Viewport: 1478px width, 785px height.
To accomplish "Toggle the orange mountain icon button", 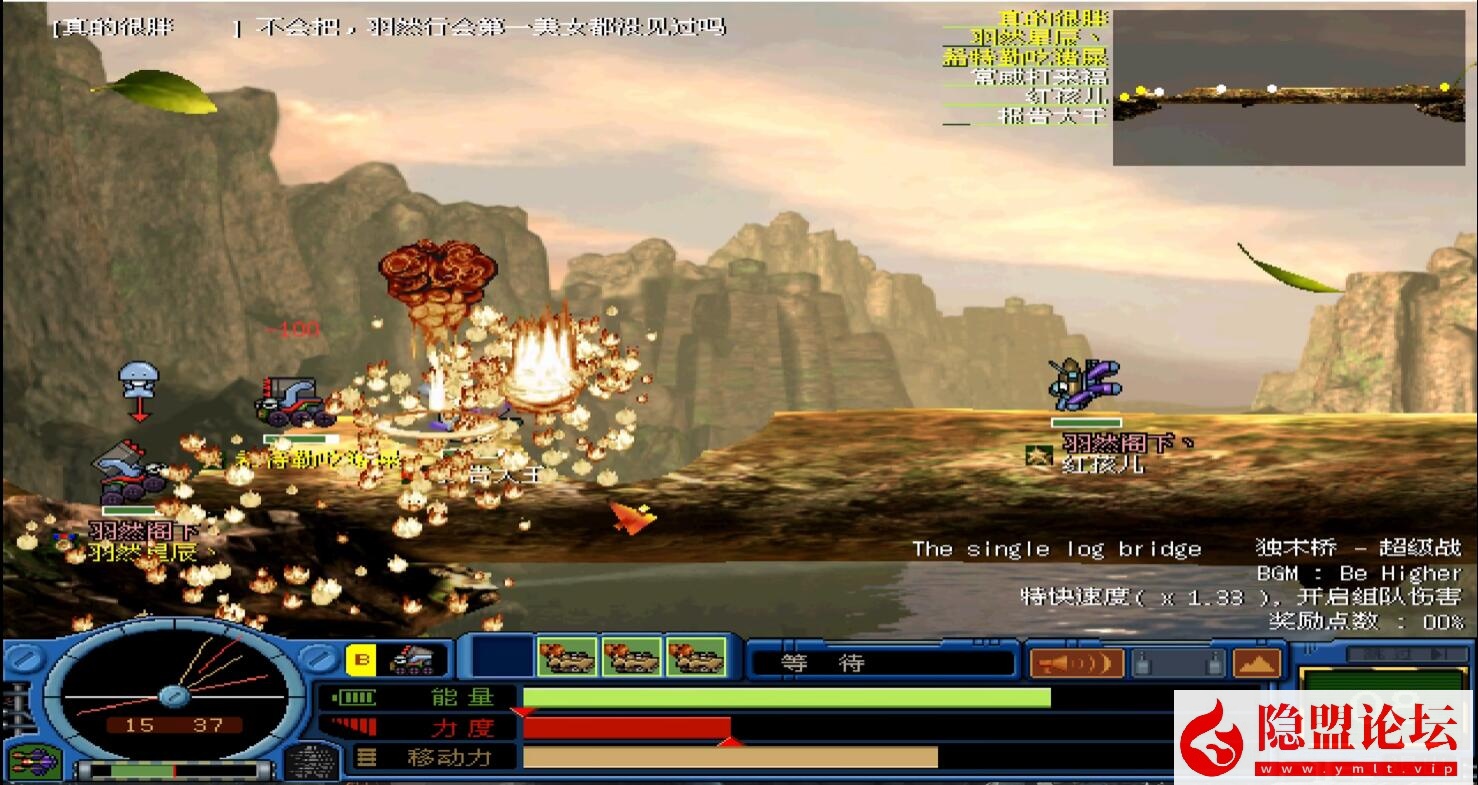I will point(1257,663).
